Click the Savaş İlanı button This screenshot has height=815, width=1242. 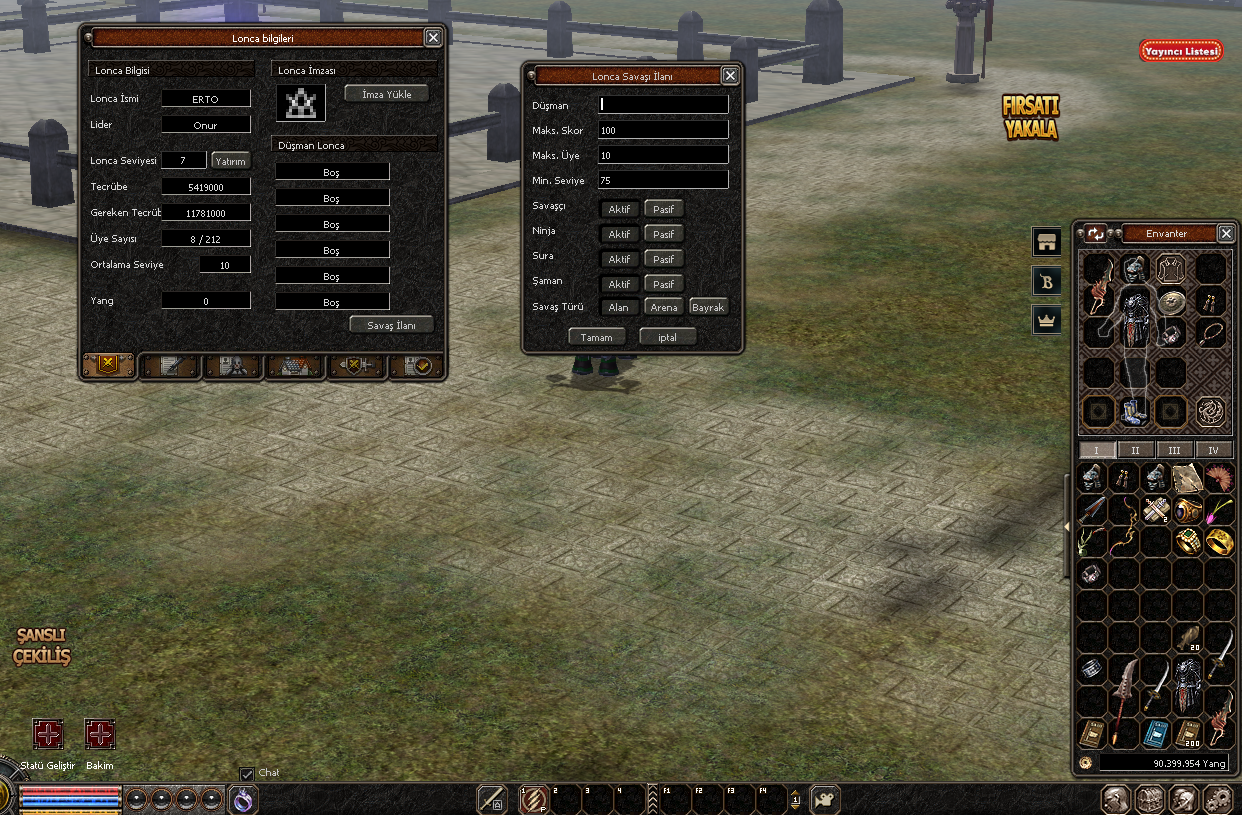coord(392,325)
